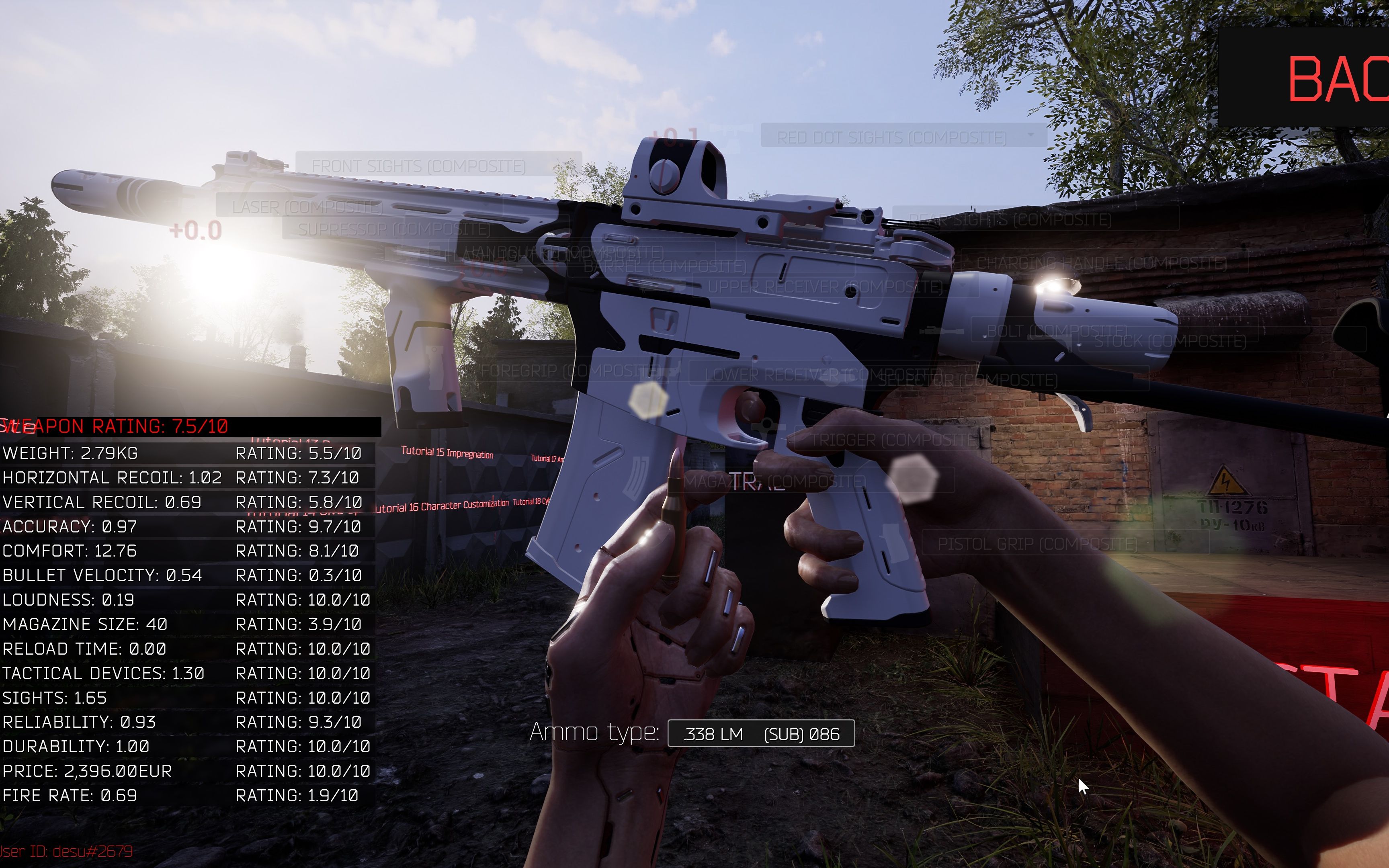The width and height of the screenshot is (1389, 868).
Task: Open the Upper Receiver part dropdown
Action: pos(825,287)
